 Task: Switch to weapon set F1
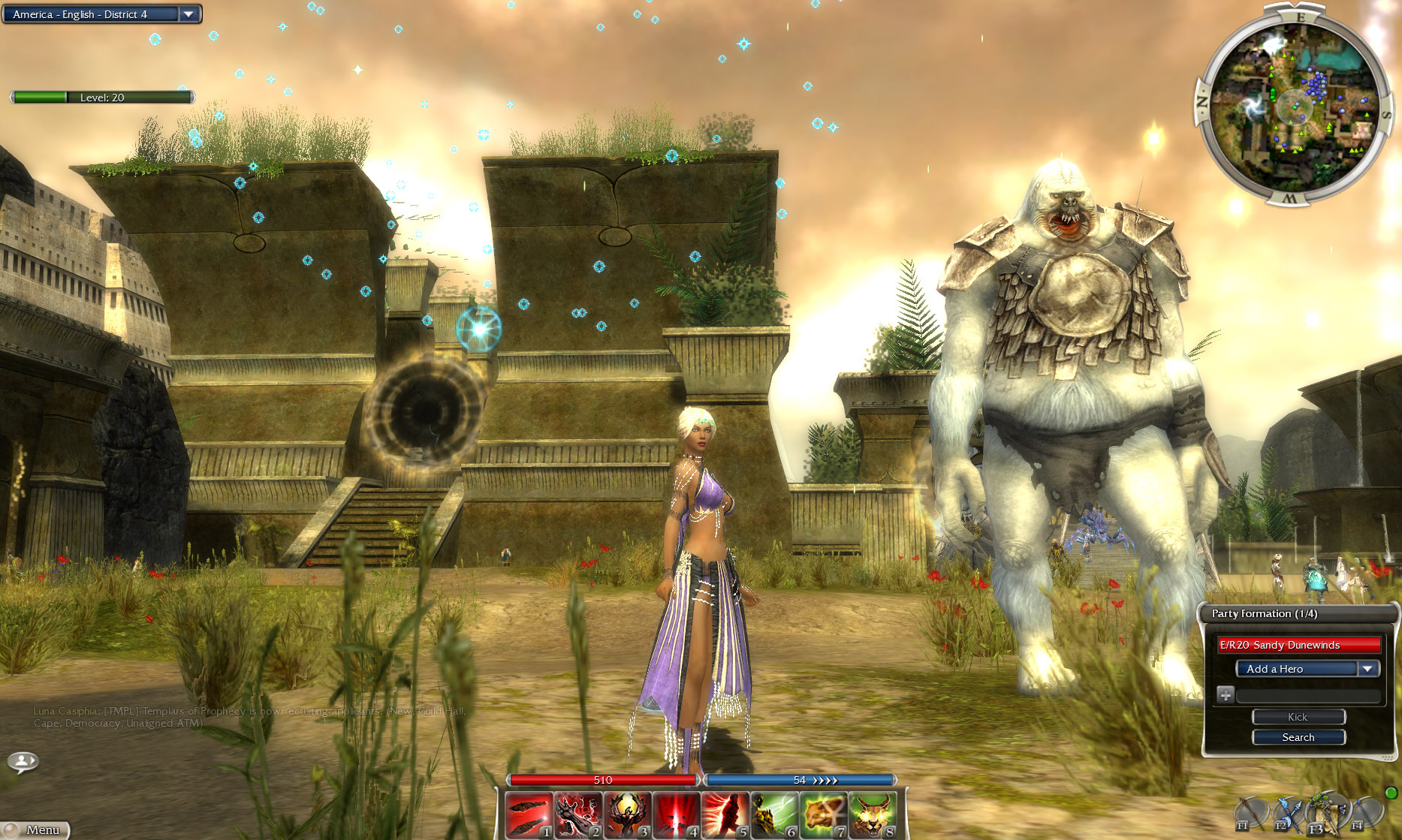click(x=1250, y=814)
